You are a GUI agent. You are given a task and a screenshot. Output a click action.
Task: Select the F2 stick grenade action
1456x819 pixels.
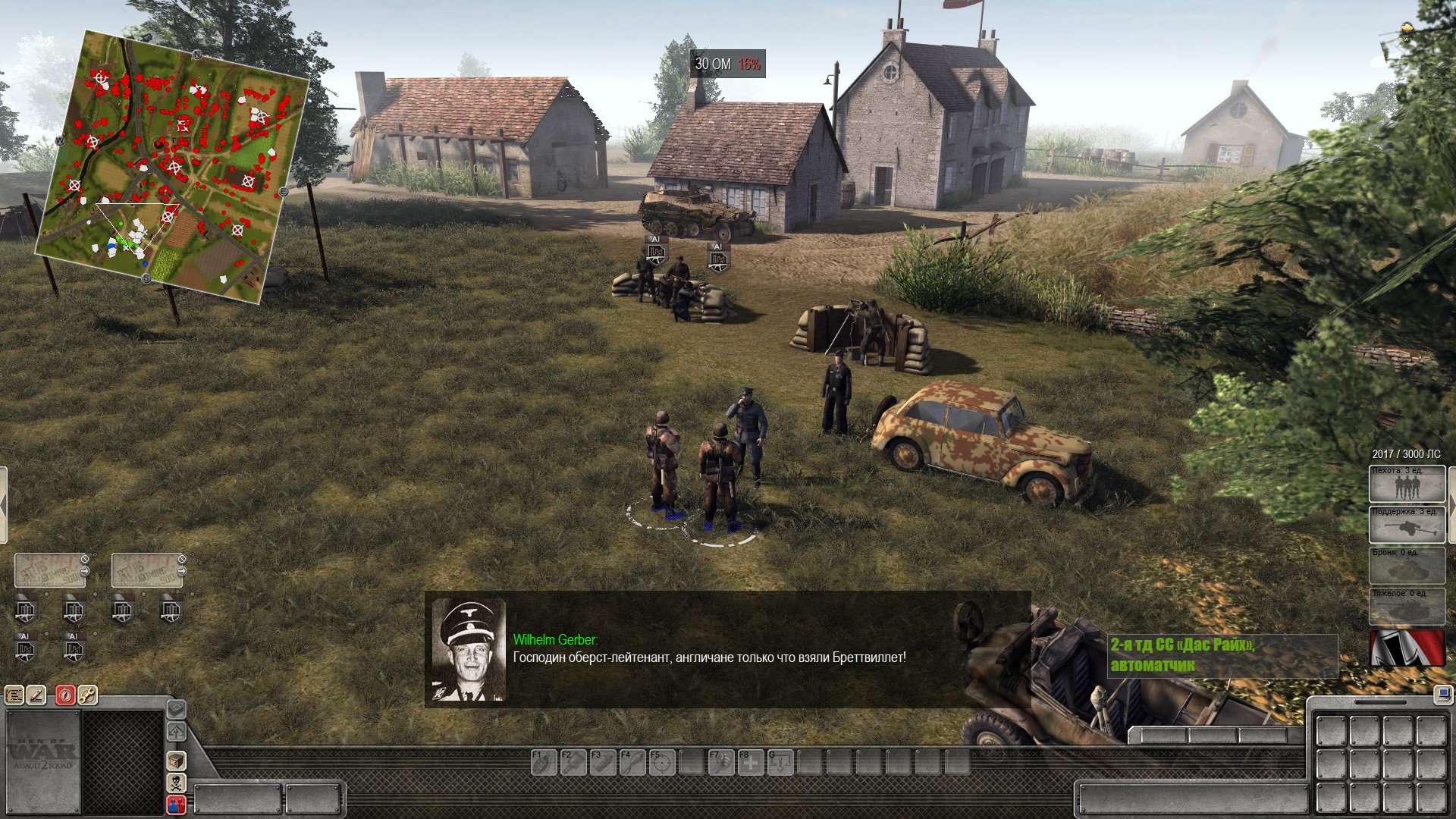[x=573, y=762]
